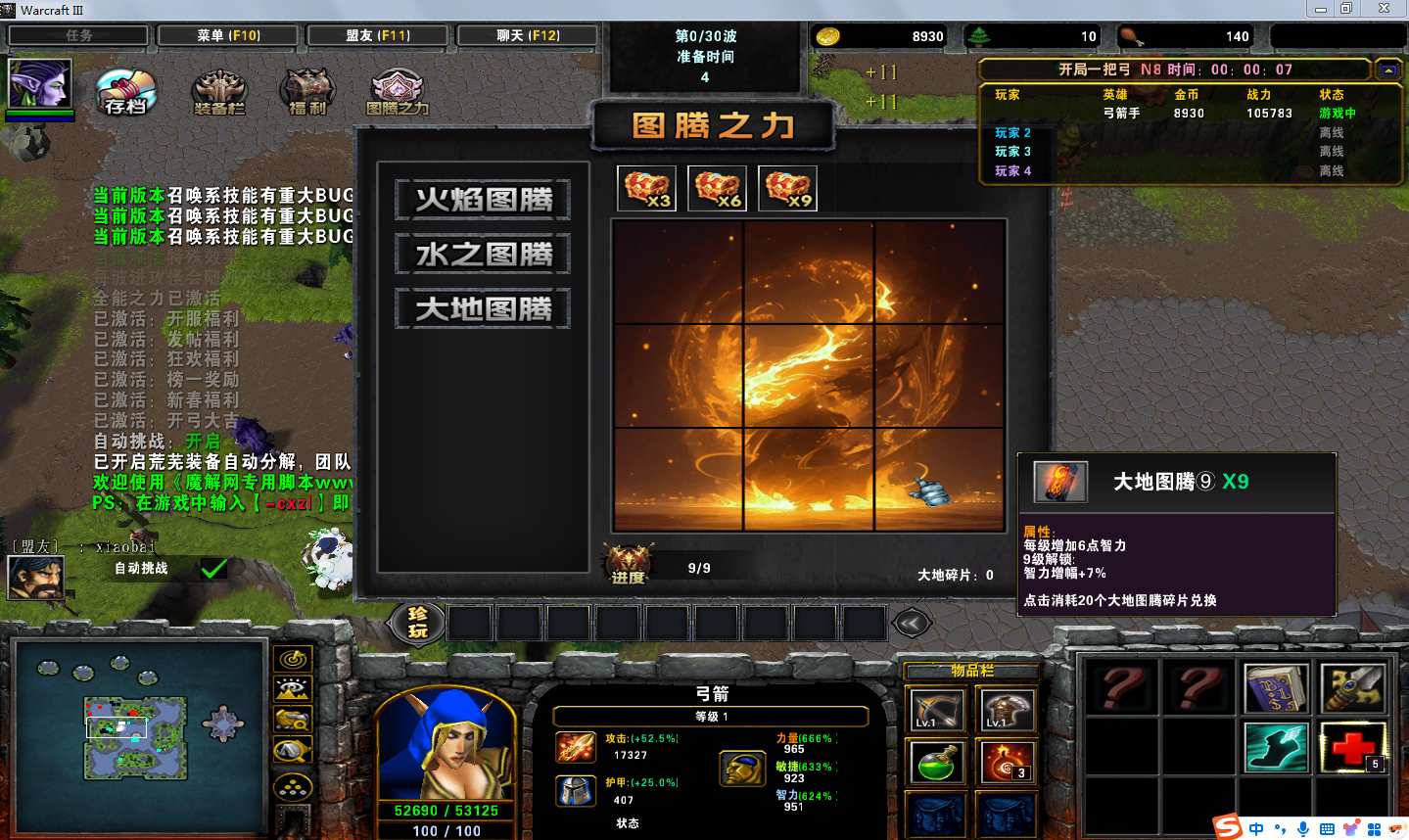Screen dimensions: 1409x840
Task: Select the night elf hero portrait
Action: coord(39,83)
